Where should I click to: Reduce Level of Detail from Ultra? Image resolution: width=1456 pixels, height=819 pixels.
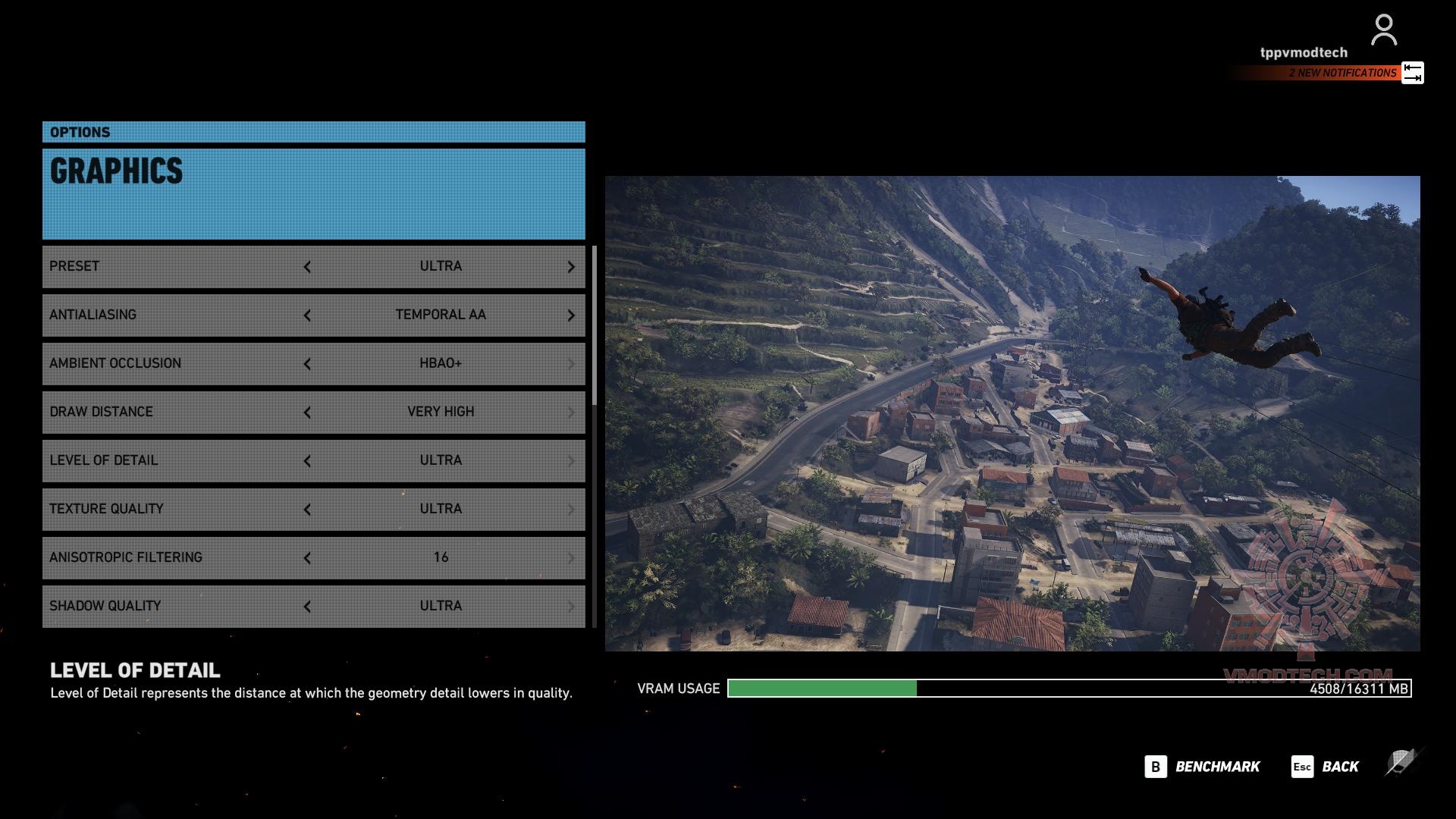[307, 461]
